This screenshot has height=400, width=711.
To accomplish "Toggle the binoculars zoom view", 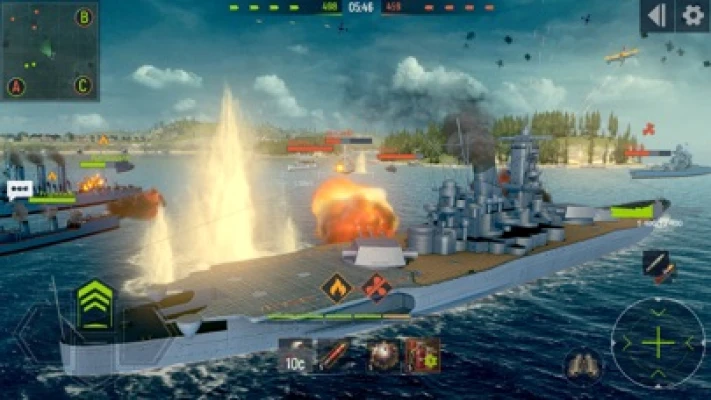I will click(582, 366).
